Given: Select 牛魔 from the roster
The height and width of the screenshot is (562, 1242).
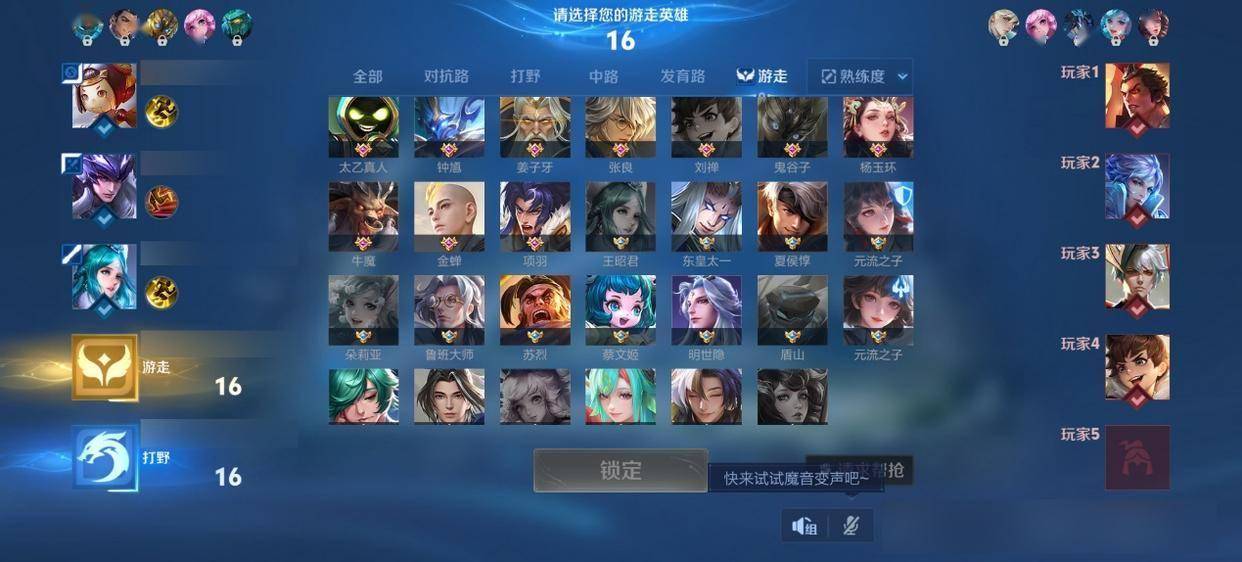Looking at the screenshot, I should 363,217.
